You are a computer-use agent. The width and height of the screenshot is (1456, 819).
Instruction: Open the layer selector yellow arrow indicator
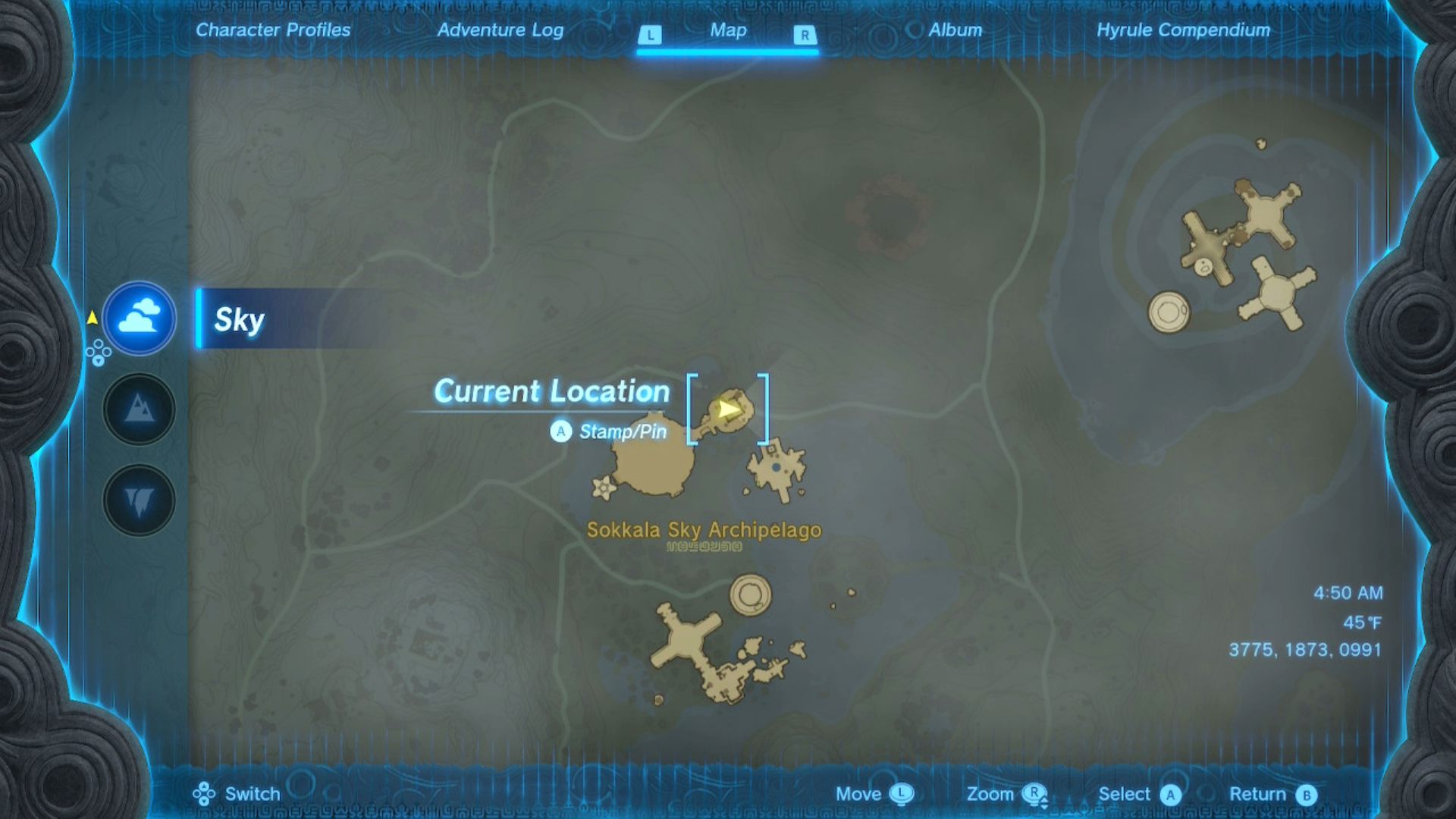coord(93,318)
